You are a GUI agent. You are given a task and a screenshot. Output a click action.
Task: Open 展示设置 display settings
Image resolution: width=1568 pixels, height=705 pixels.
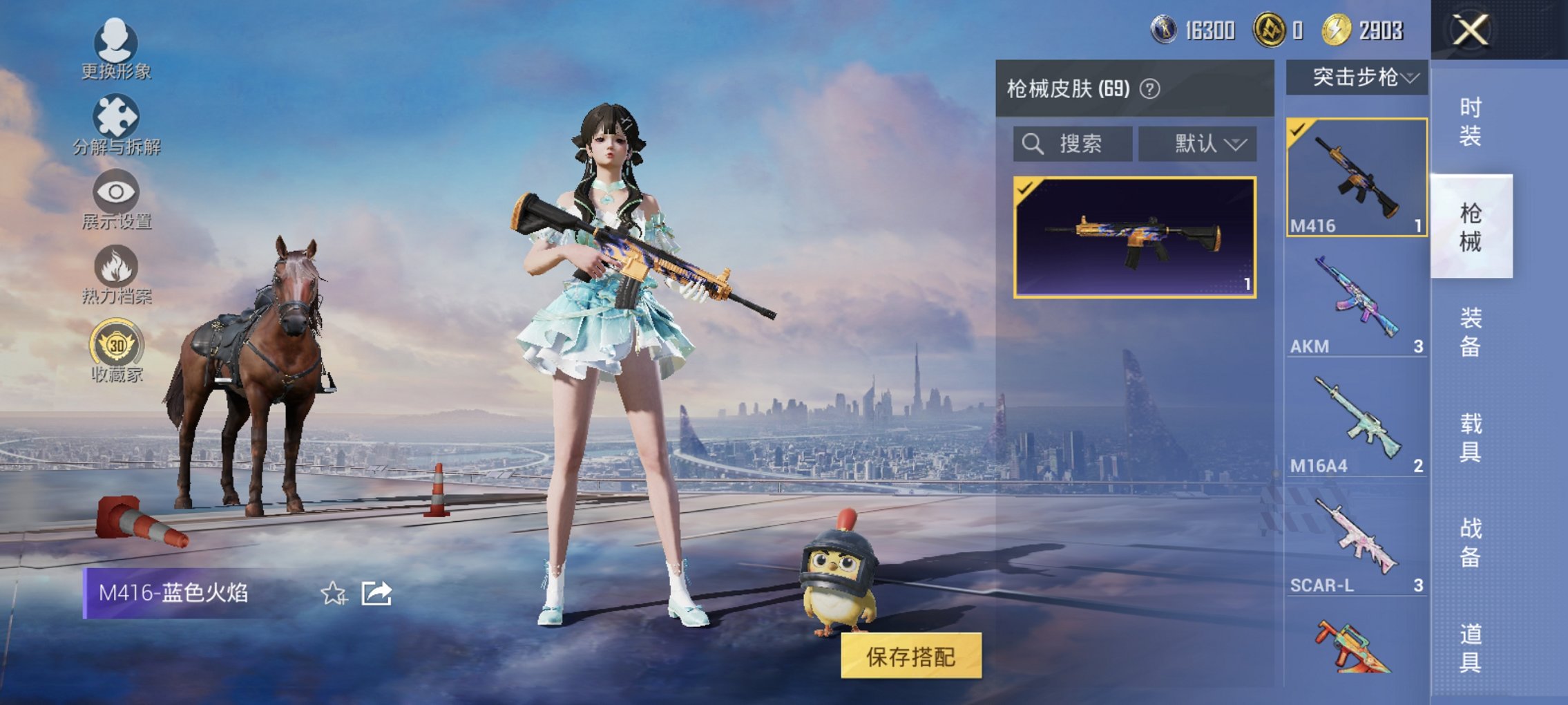117,198
